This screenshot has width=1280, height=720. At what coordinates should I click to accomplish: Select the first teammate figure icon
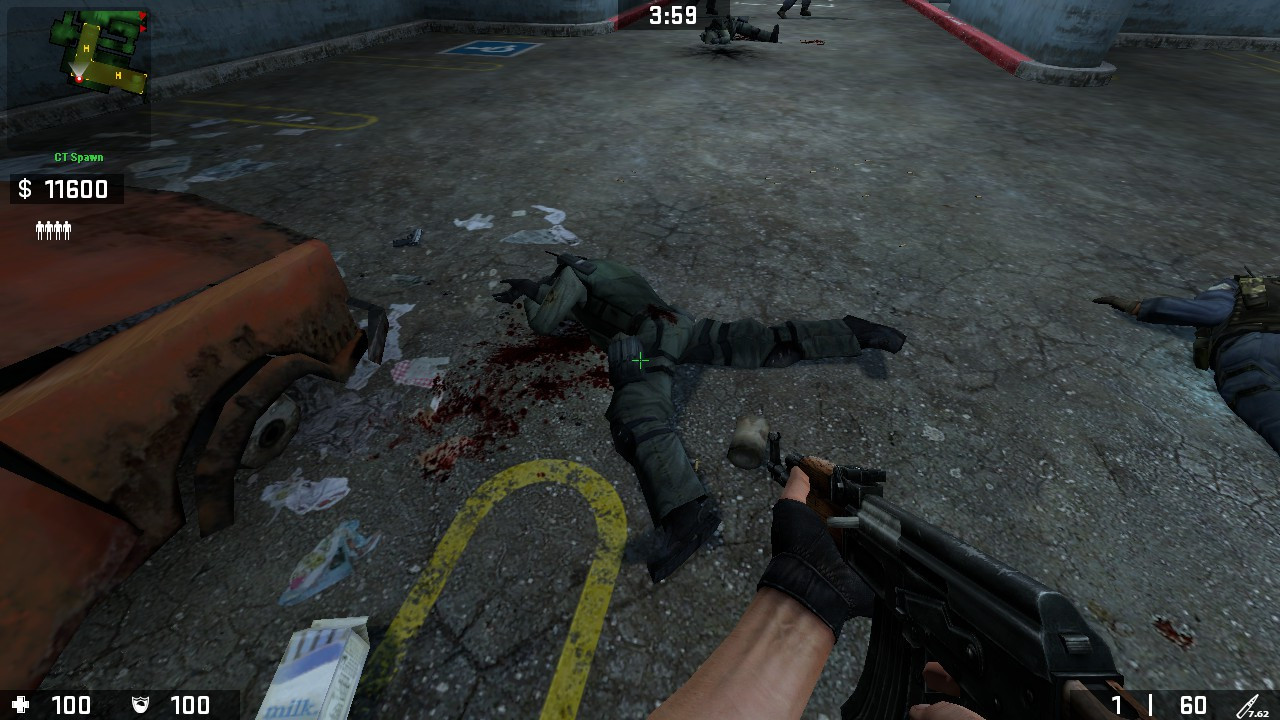pos(39,229)
